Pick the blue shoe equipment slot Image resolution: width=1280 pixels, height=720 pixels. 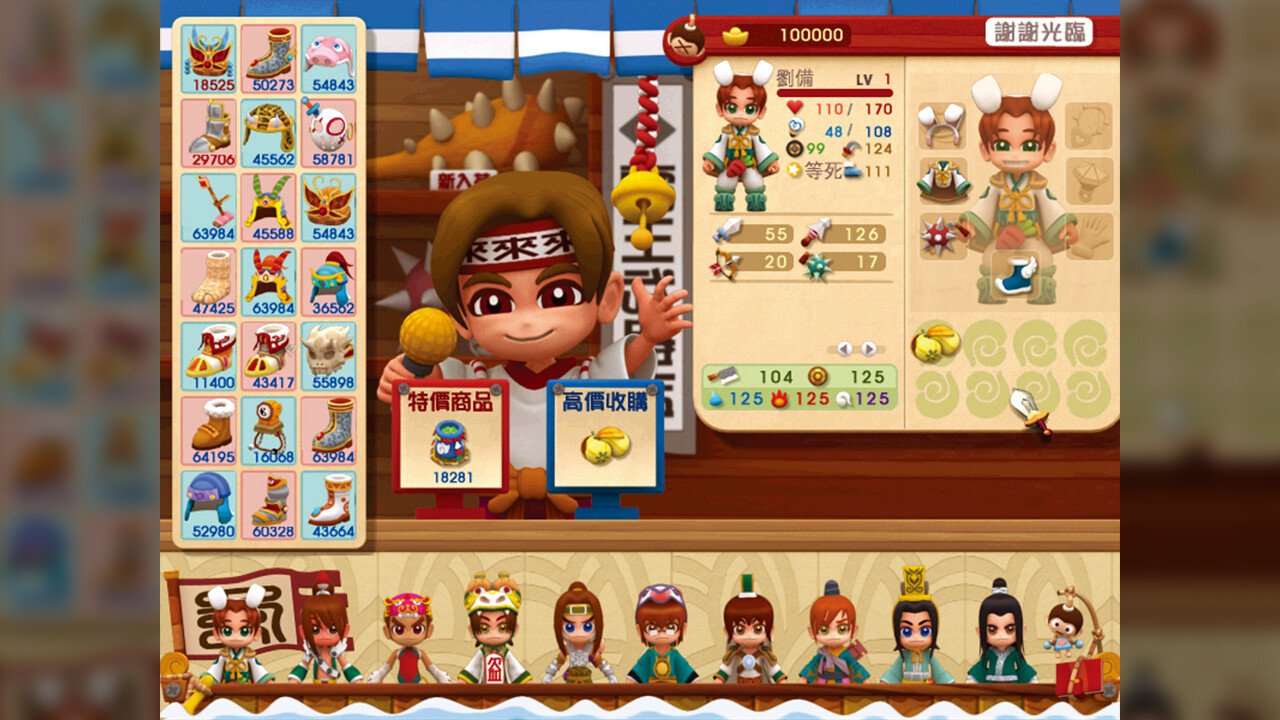click(x=1015, y=273)
